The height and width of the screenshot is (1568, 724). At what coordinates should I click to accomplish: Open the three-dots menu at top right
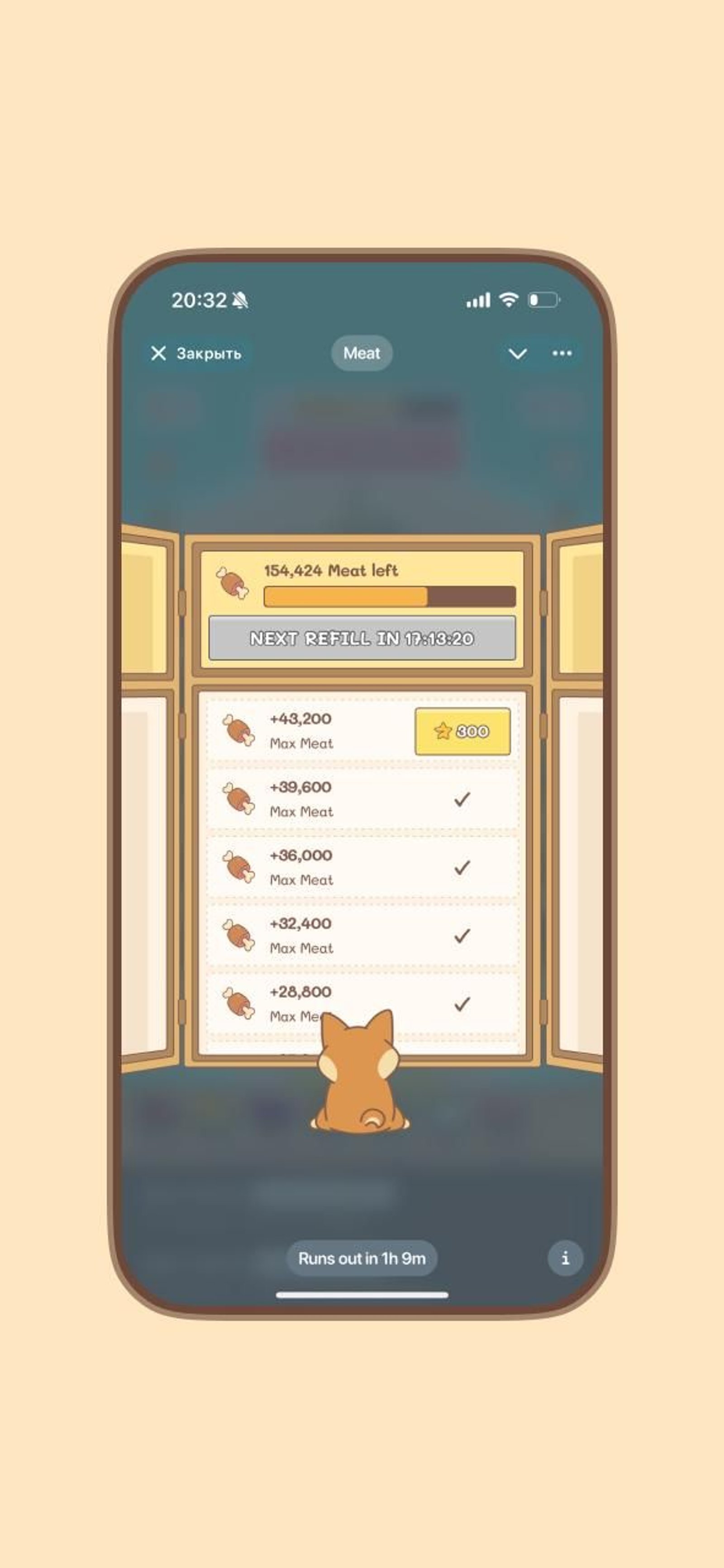coord(562,354)
